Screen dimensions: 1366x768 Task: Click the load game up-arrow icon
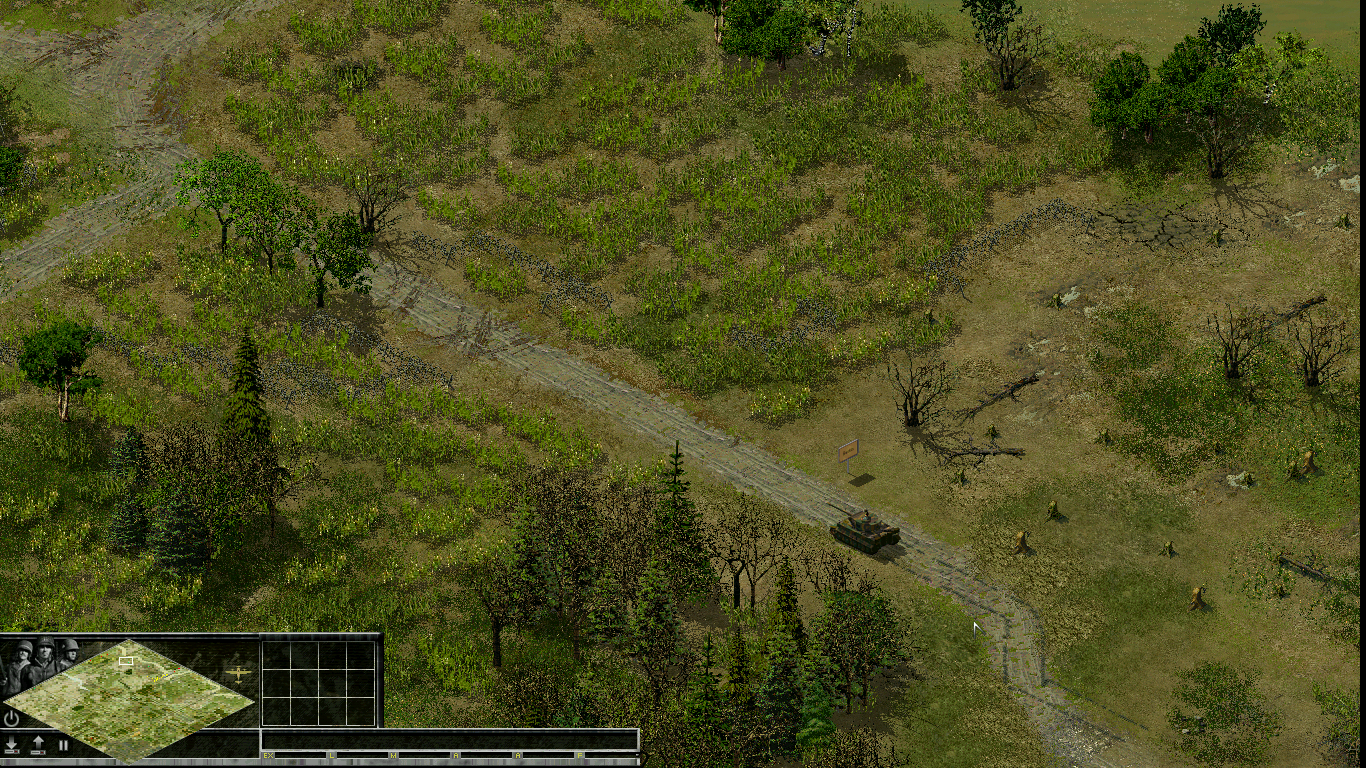tap(40, 741)
